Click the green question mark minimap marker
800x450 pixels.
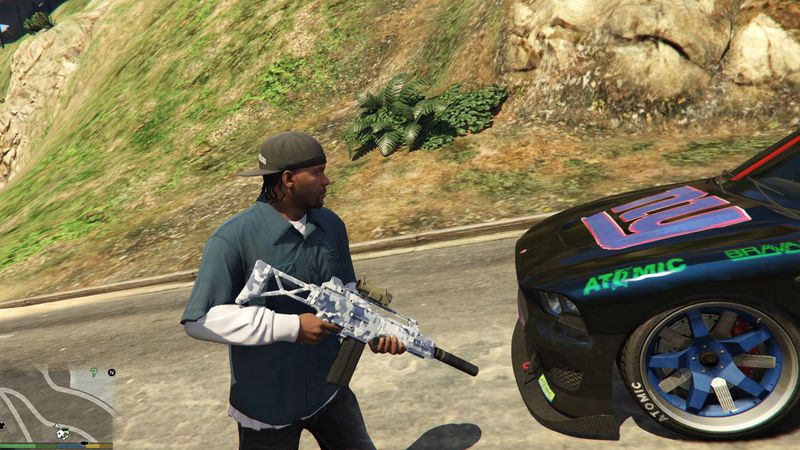click(x=93, y=372)
